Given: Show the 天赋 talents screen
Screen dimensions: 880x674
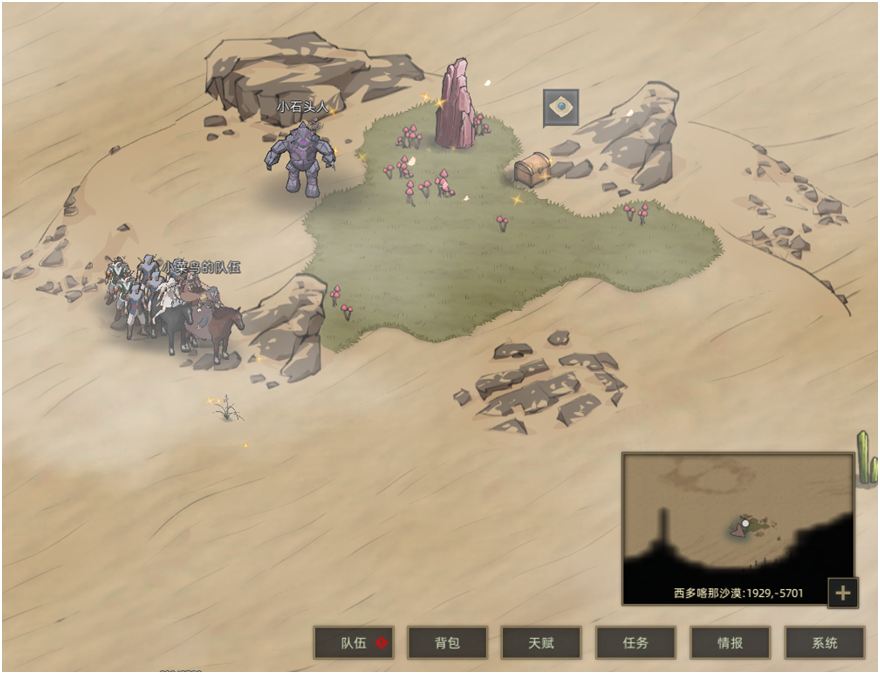Looking at the screenshot, I should 541,643.
